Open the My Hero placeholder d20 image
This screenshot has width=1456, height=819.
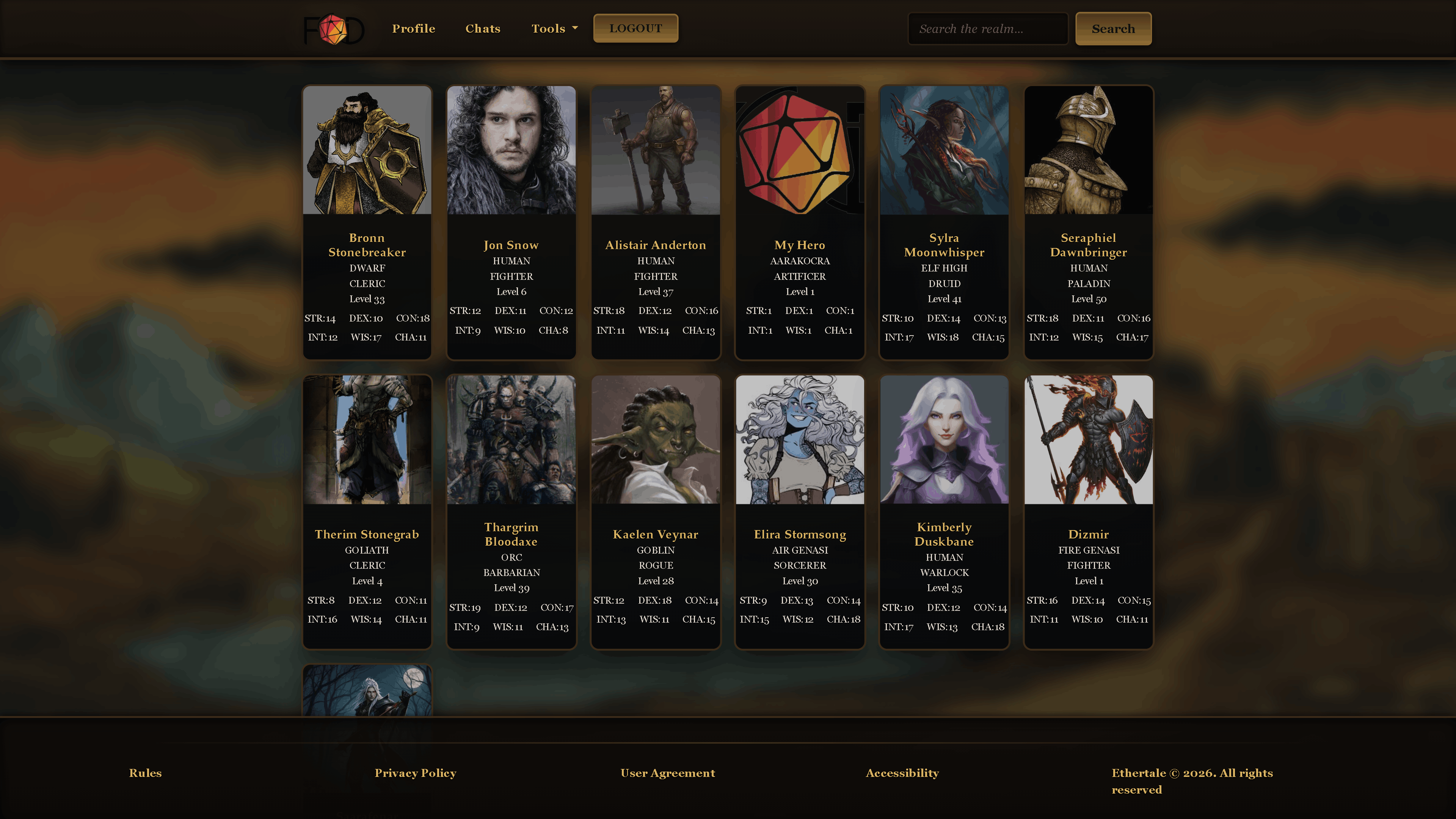tap(799, 150)
